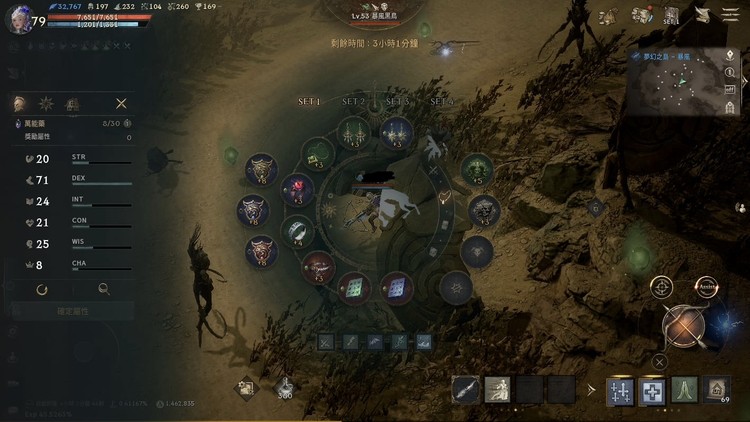Choose the SET 3 equipment preset
Image resolution: width=750 pixels, height=422 pixels.
(x=397, y=102)
